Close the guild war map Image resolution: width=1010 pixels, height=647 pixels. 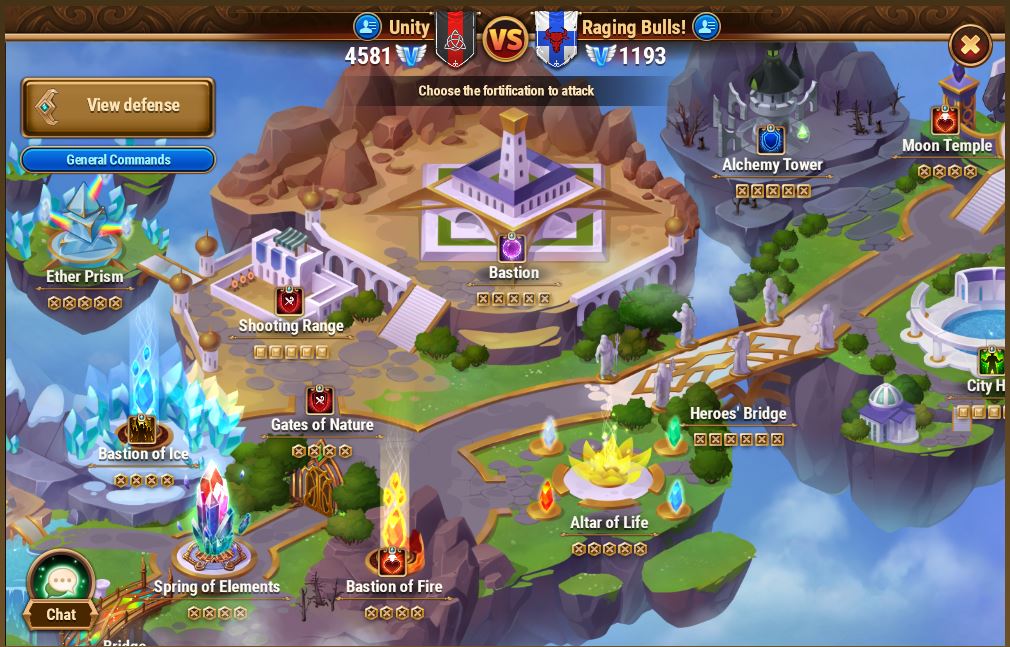(969, 45)
